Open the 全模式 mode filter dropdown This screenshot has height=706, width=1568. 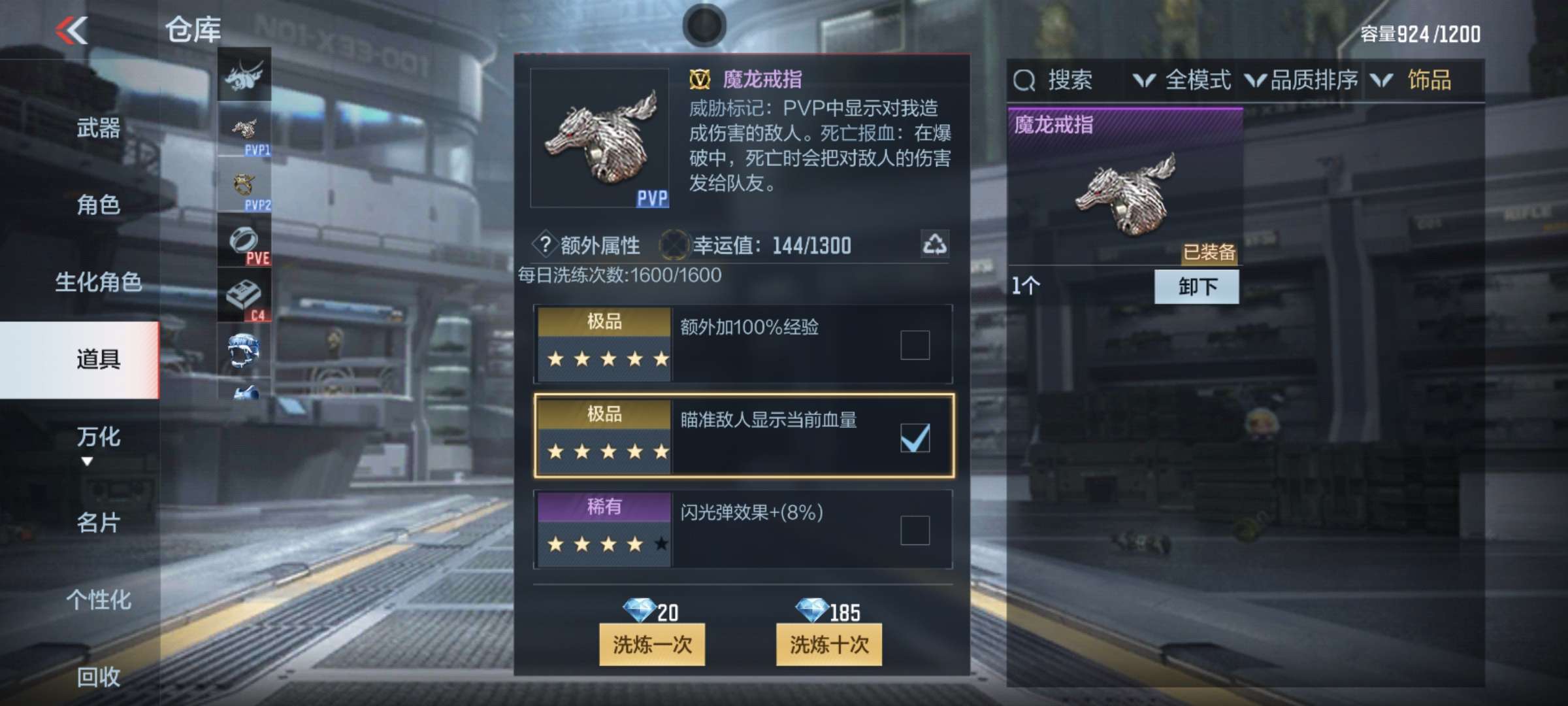[x=1183, y=80]
